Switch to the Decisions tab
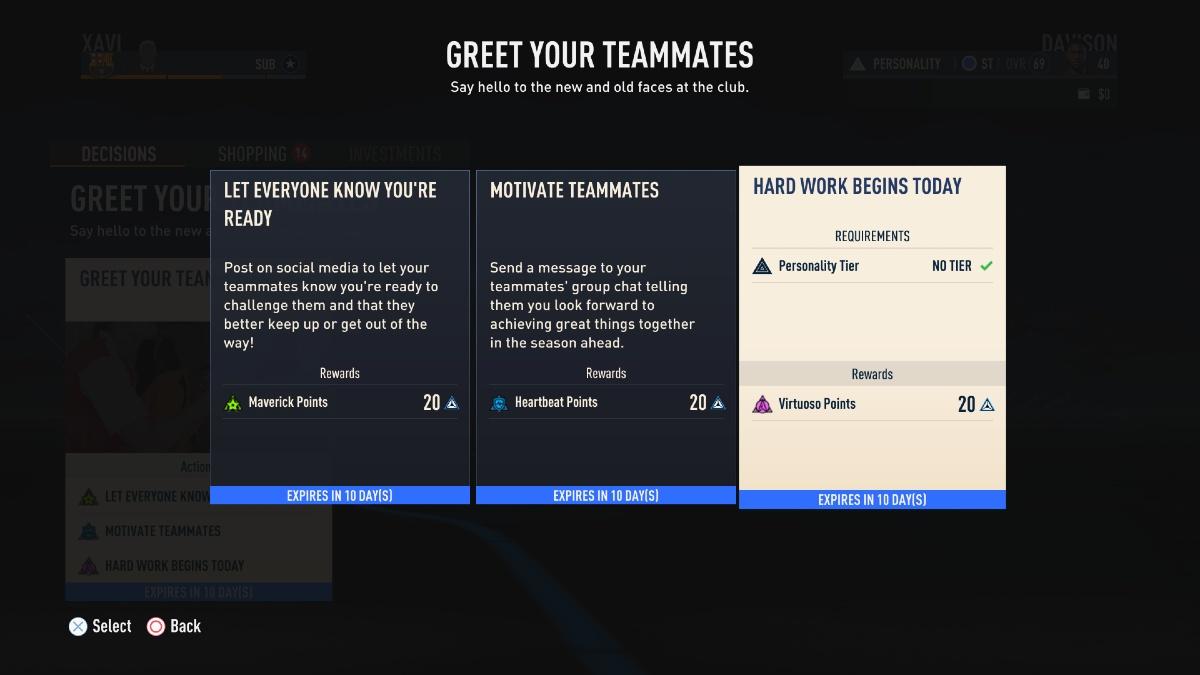Image resolution: width=1200 pixels, height=675 pixels. [118, 154]
